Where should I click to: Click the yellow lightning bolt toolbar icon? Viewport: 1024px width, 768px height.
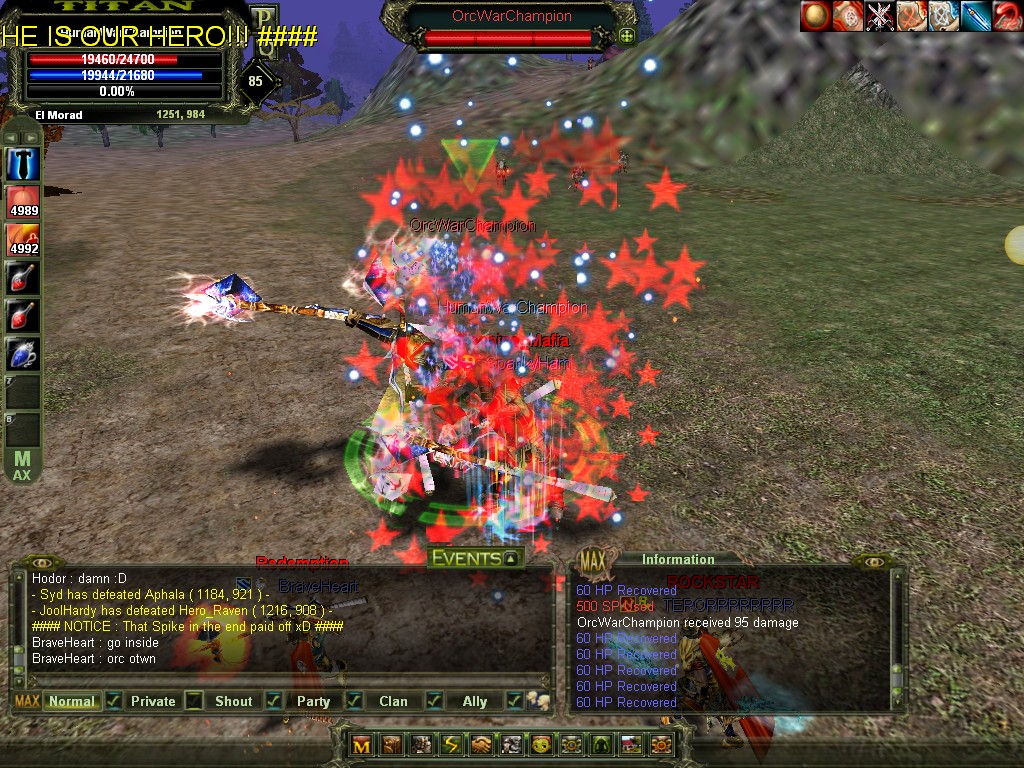coord(452,744)
